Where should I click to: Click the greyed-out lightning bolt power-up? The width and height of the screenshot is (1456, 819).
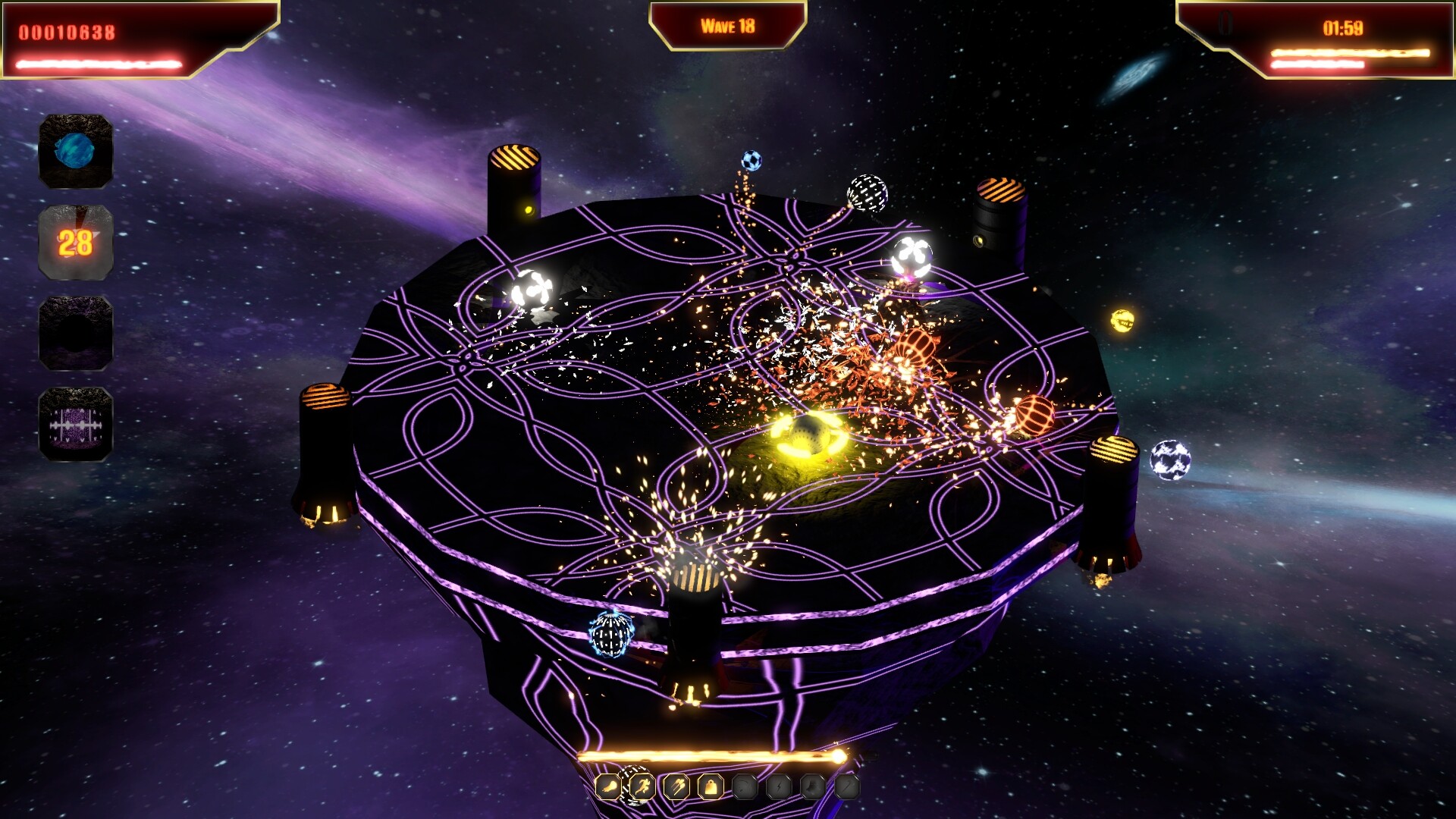click(x=779, y=787)
